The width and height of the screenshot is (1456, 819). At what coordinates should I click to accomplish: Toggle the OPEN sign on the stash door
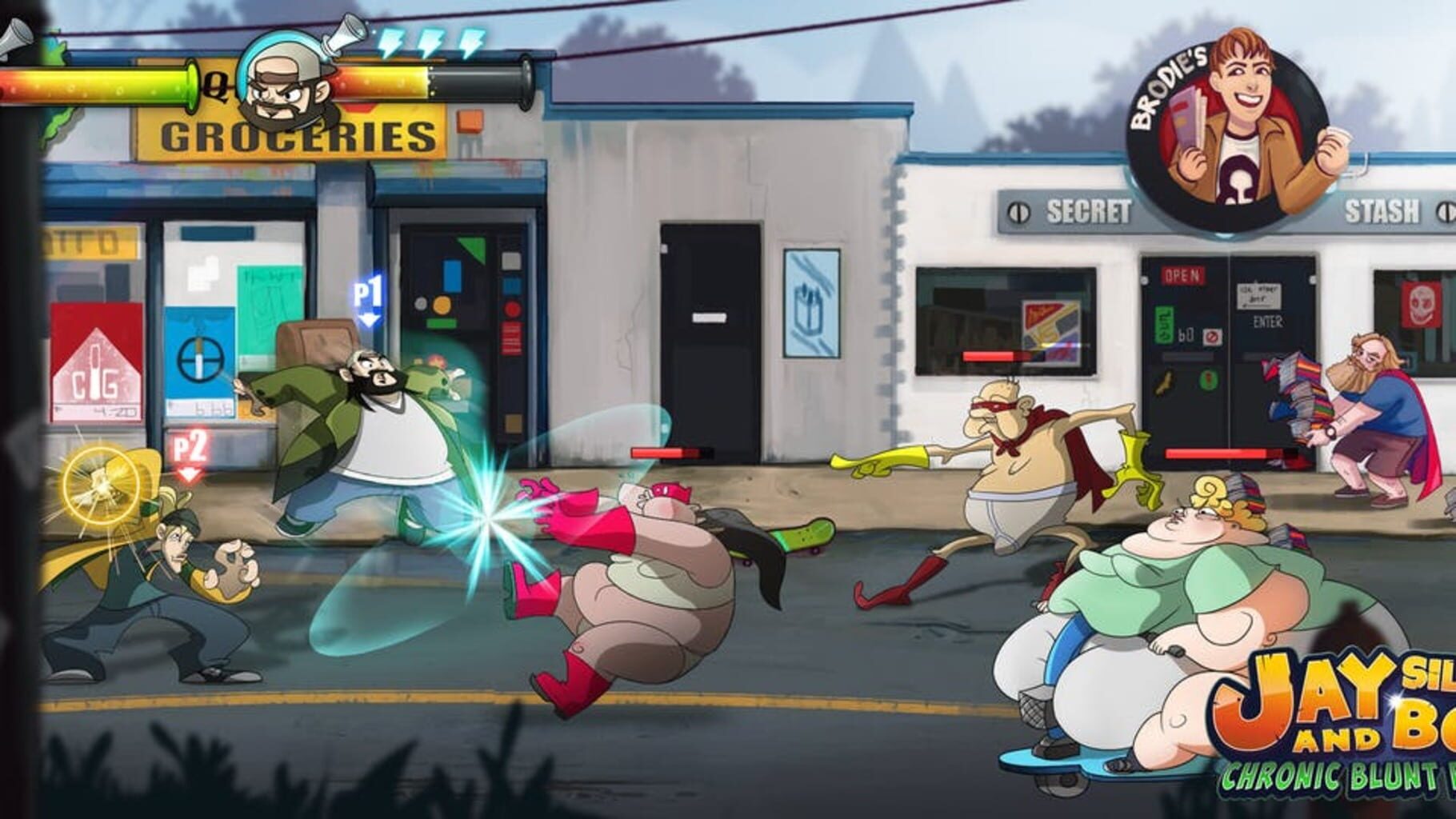point(1182,275)
